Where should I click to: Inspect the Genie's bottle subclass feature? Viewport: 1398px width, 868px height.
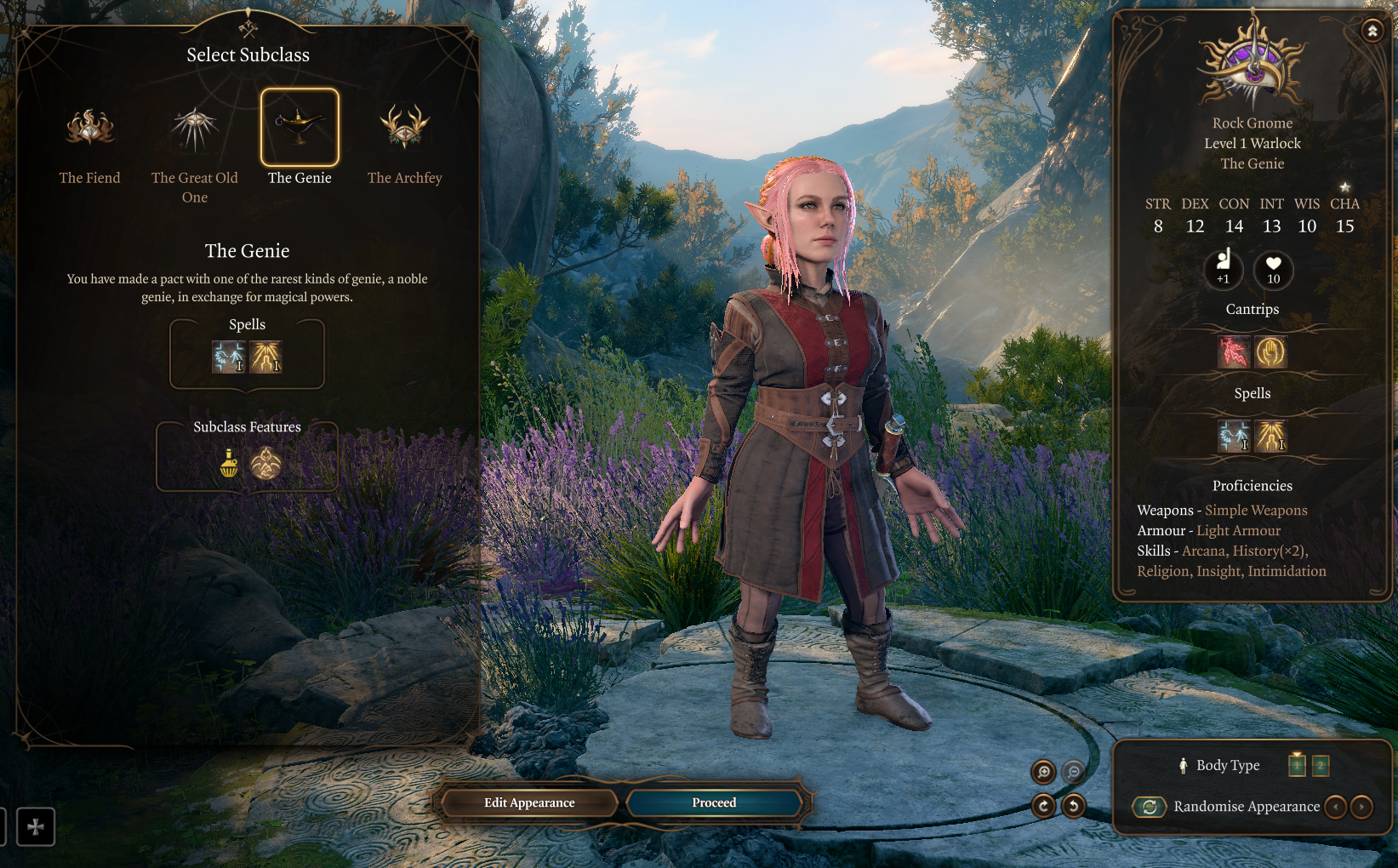(x=229, y=464)
